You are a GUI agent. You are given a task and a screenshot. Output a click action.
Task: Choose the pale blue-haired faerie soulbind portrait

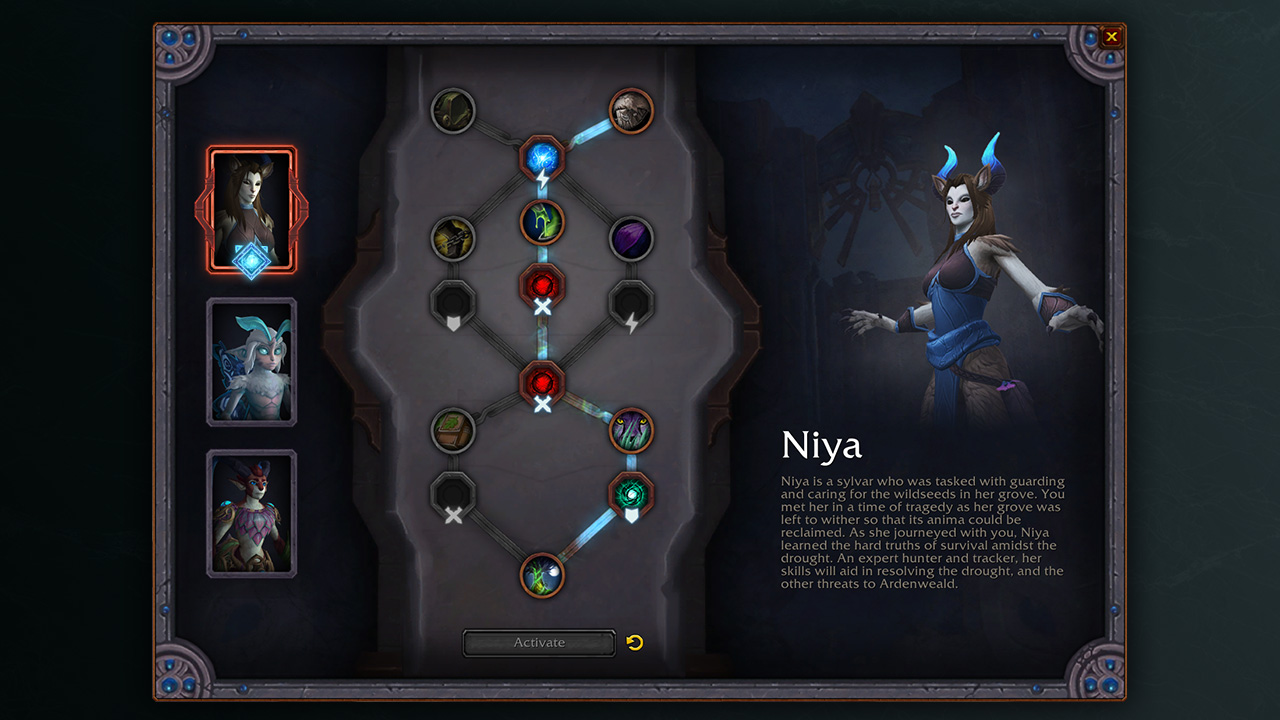pos(252,362)
